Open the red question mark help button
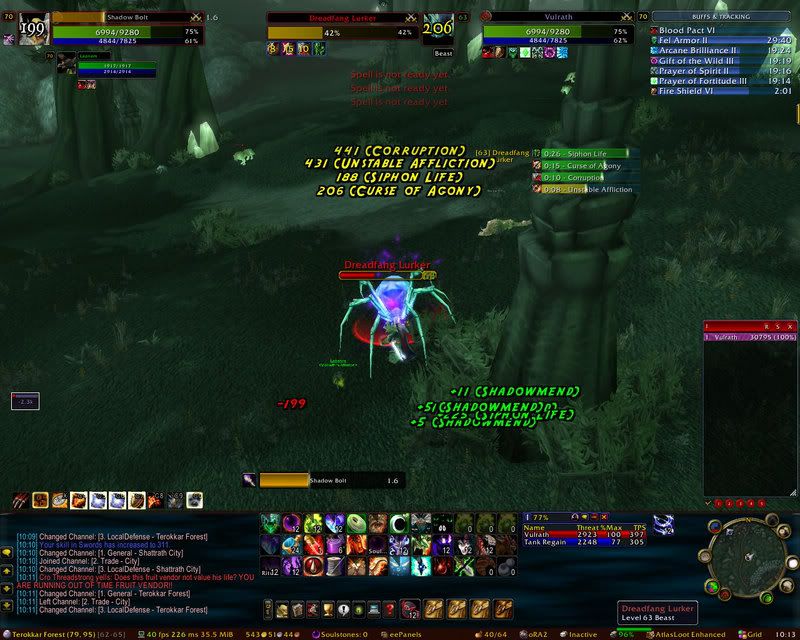The height and width of the screenshot is (640, 800). point(389,609)
